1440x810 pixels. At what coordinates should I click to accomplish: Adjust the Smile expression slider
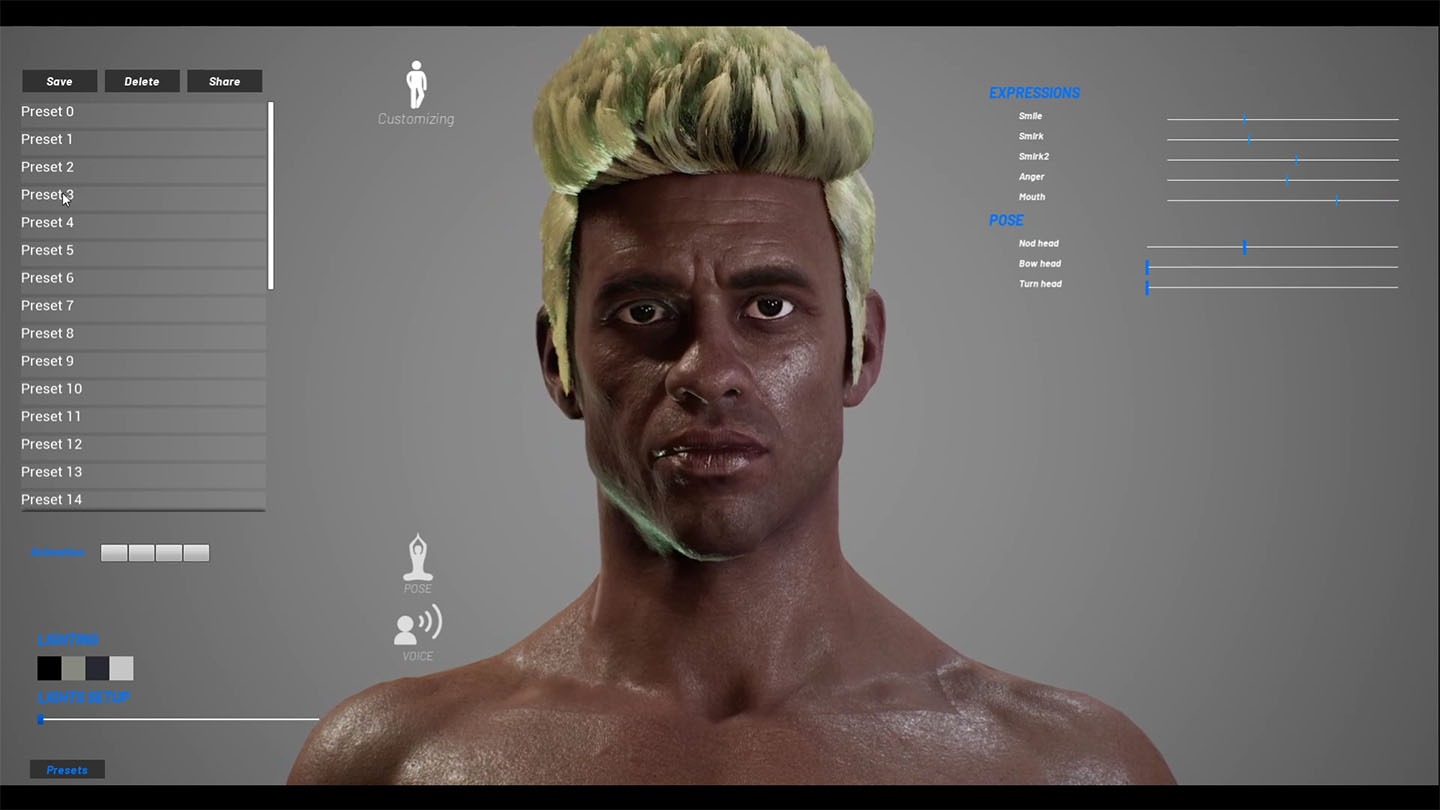point(1245,119)
